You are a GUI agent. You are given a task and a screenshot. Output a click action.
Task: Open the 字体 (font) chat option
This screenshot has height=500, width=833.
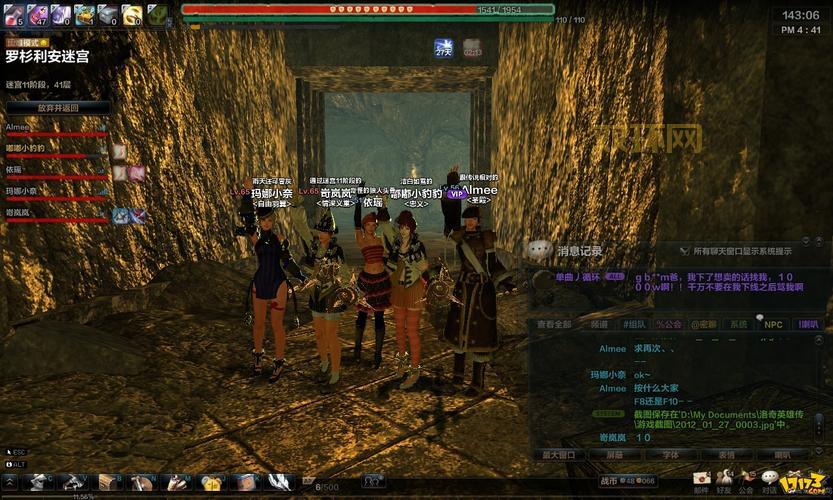(669, 454)
